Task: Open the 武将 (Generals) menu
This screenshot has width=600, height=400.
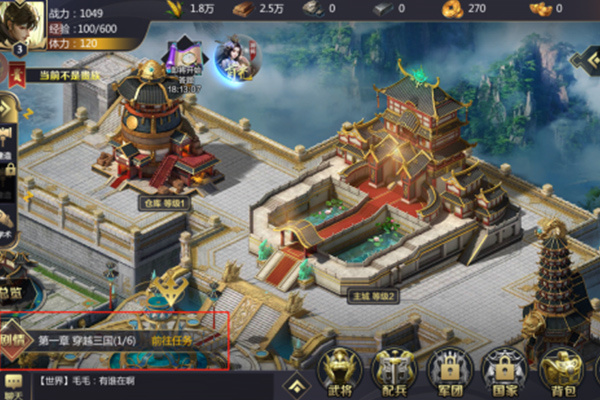Action: point(340,373)
